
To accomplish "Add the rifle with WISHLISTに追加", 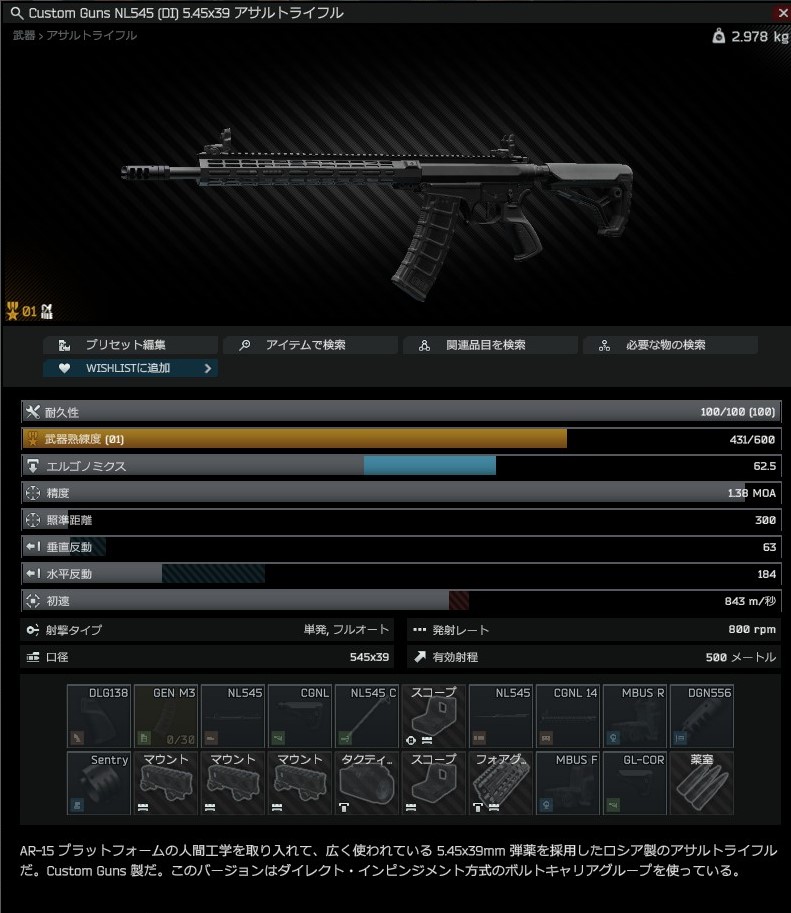I will click(x=130, y=368).
